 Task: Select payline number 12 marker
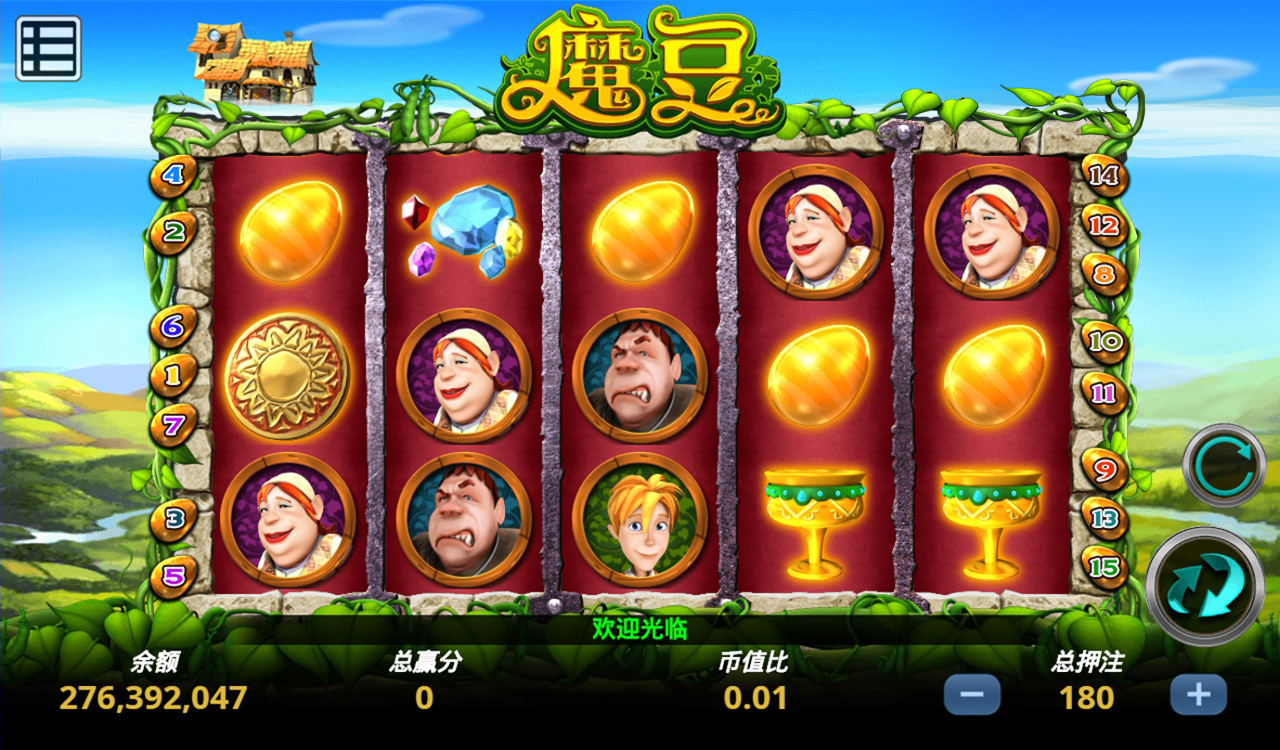click(x=1105, y=226)
